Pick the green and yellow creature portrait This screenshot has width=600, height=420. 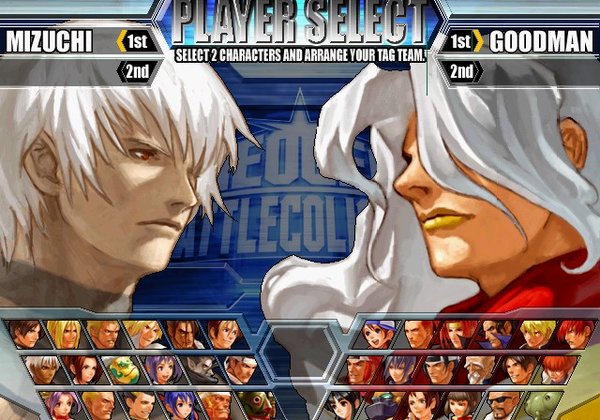point(120,368)
